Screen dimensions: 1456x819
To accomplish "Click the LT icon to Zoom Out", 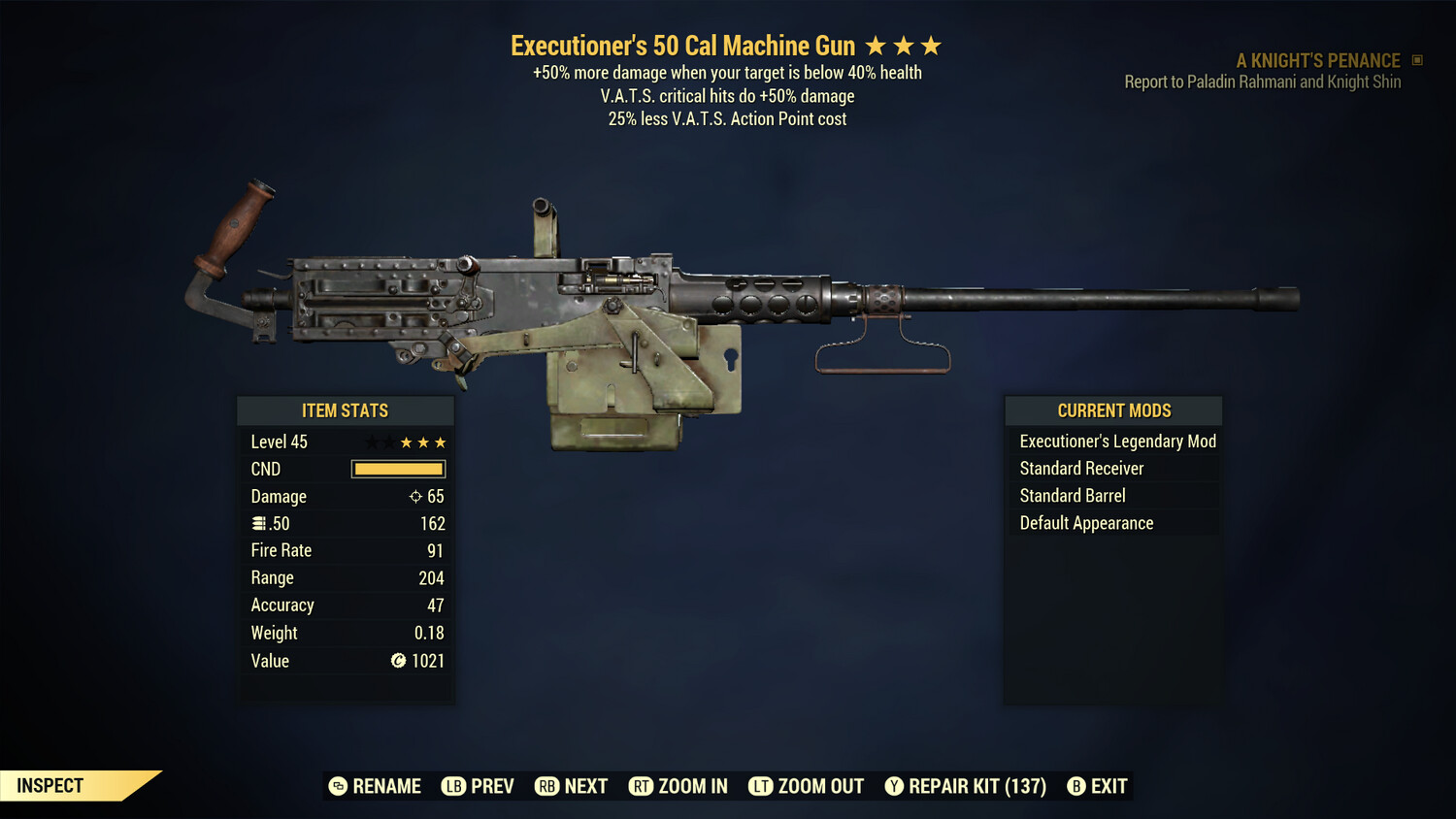I will pos(762,786).
